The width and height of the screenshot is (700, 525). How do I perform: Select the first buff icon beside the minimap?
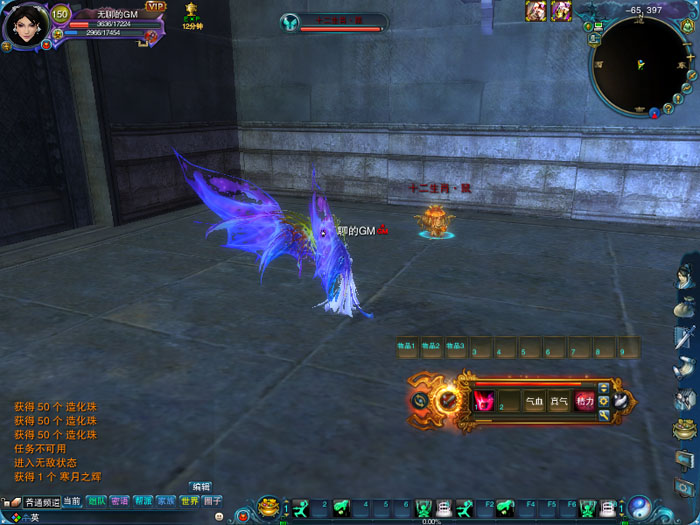[x=537, y=10]
